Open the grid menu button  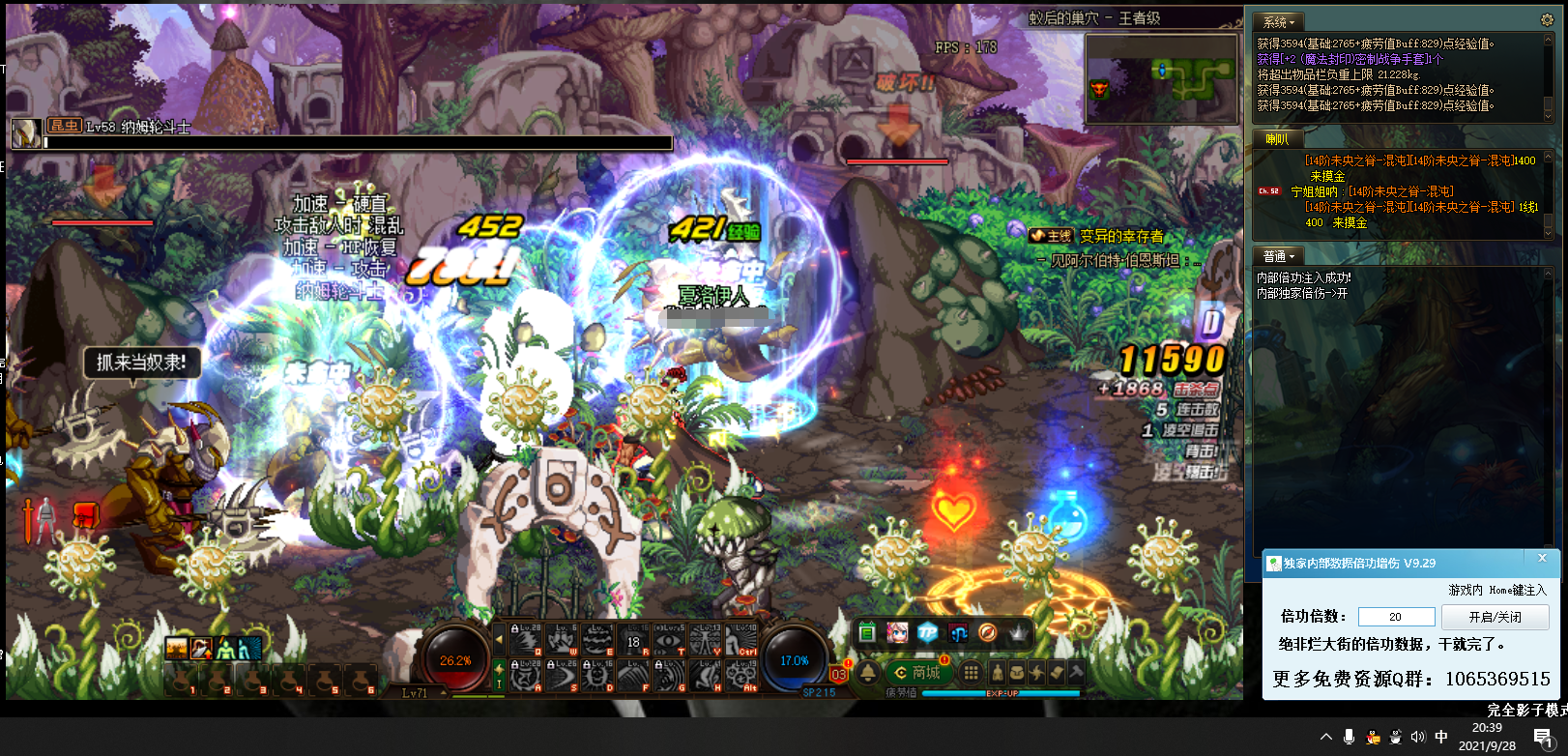pos(972,672)
